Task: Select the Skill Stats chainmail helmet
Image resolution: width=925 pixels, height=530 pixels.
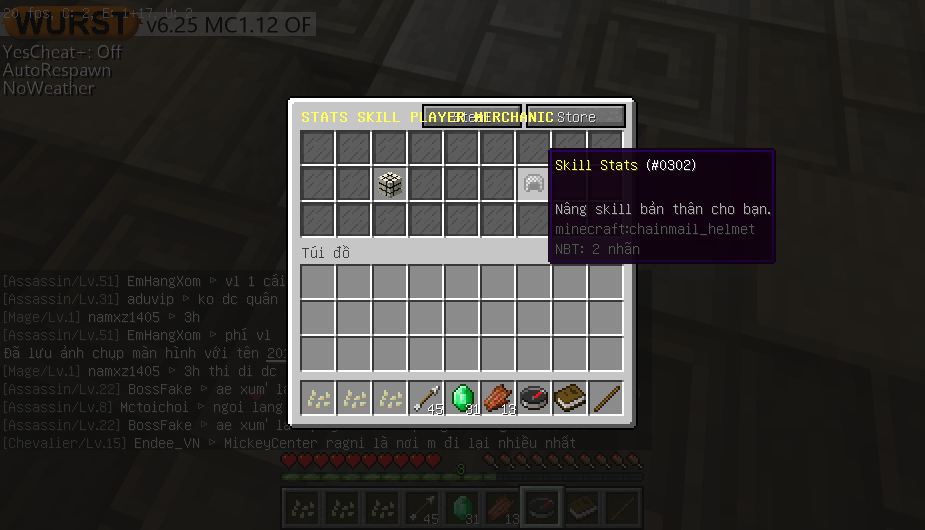Action: 534,183
